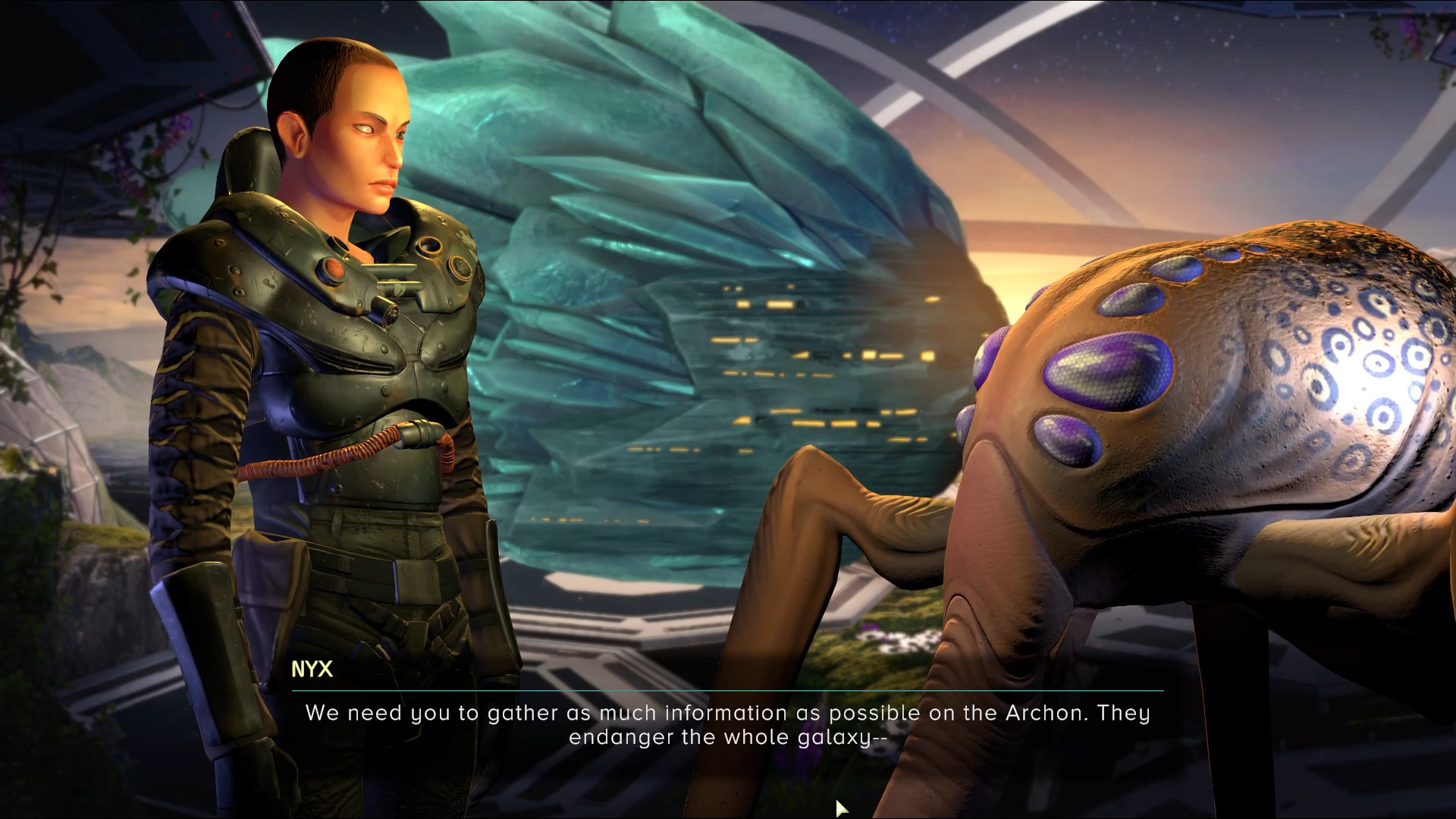The width and height of the screenshot is (1456, 819).
Task: Click where the mouse cursor currently rests
Action: click(x=839, y=807)
